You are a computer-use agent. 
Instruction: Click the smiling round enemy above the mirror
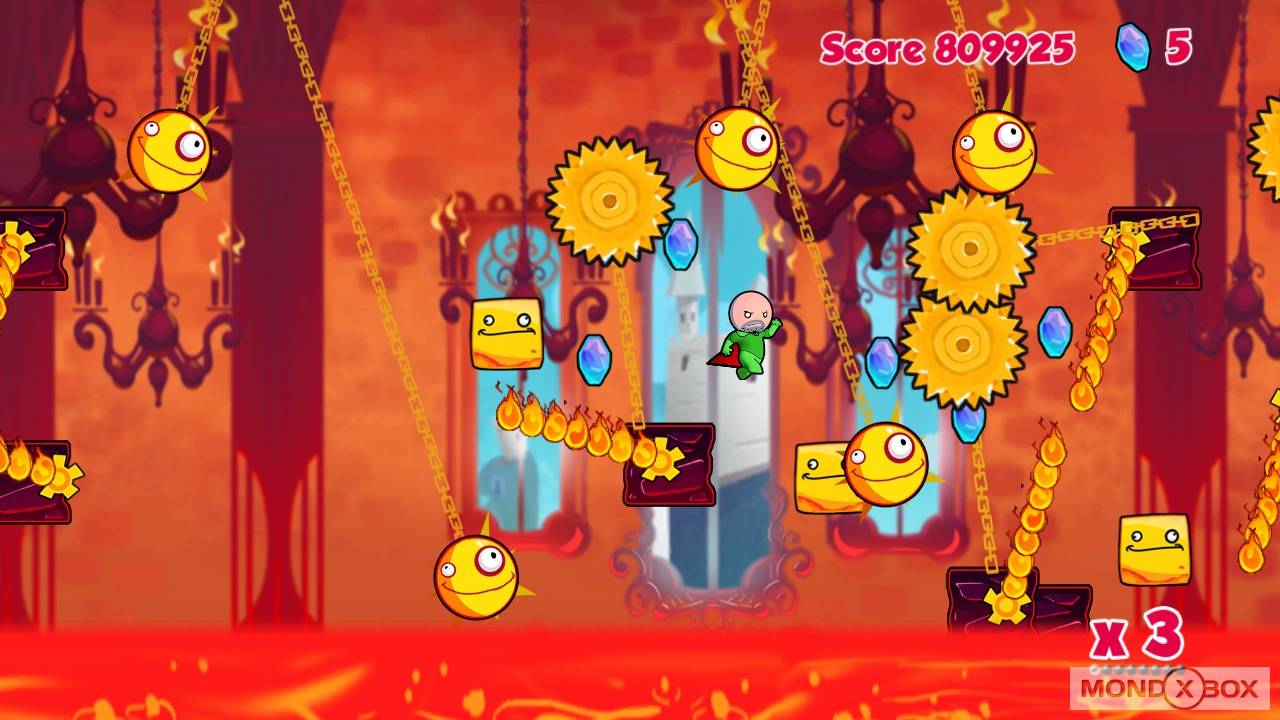coord(735,150)
